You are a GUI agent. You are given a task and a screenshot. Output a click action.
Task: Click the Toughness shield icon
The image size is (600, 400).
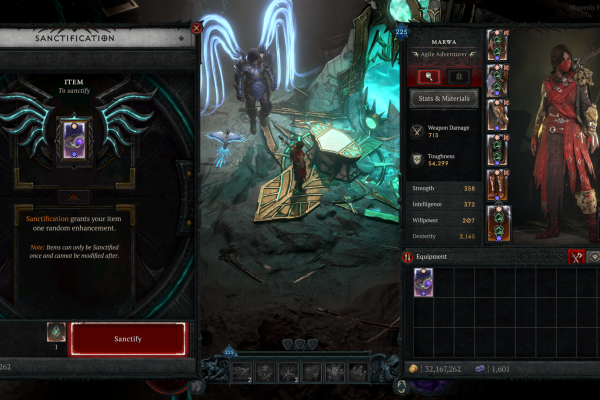click(x=418, y=159)
